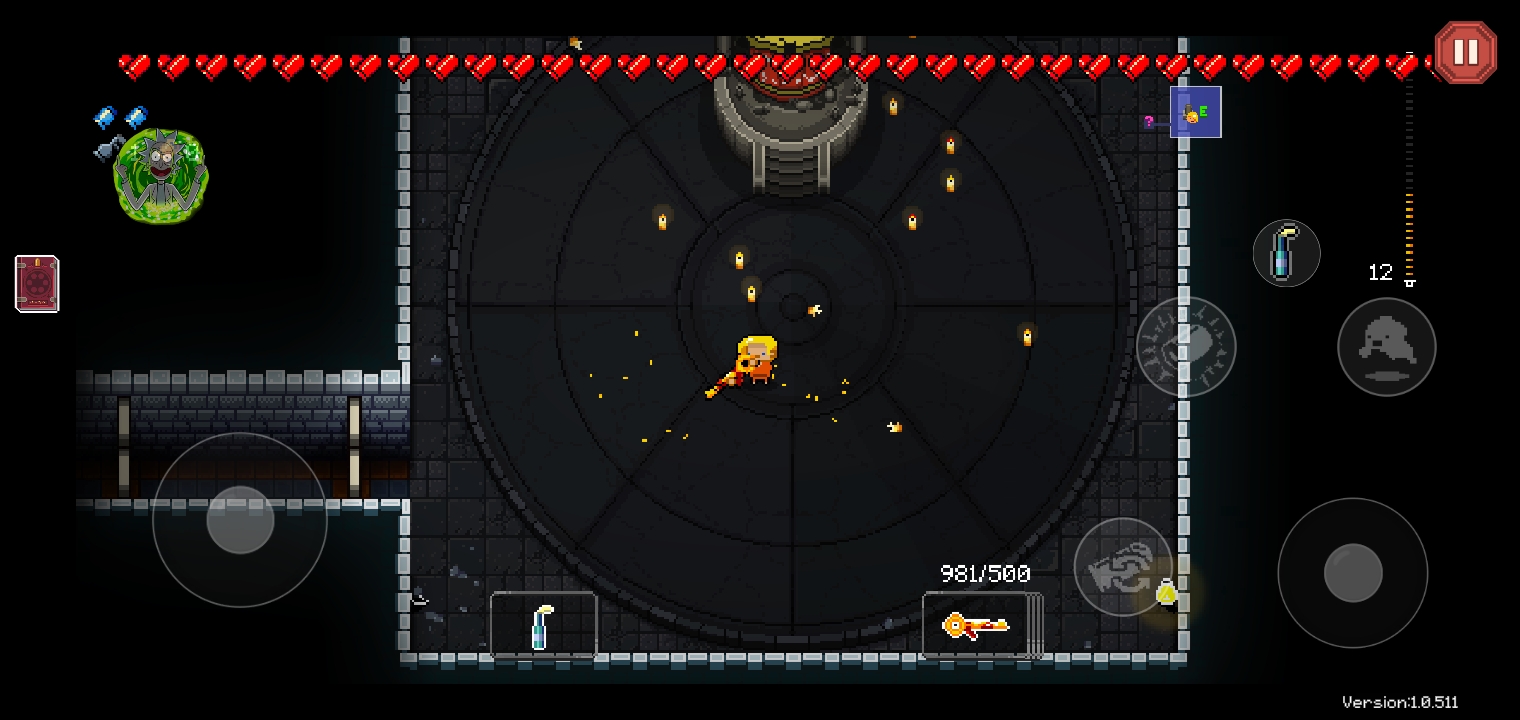This screenshot has width=1520, height=720.
Task: Tap the weapon swap reload button
Action: (1122, 566)
